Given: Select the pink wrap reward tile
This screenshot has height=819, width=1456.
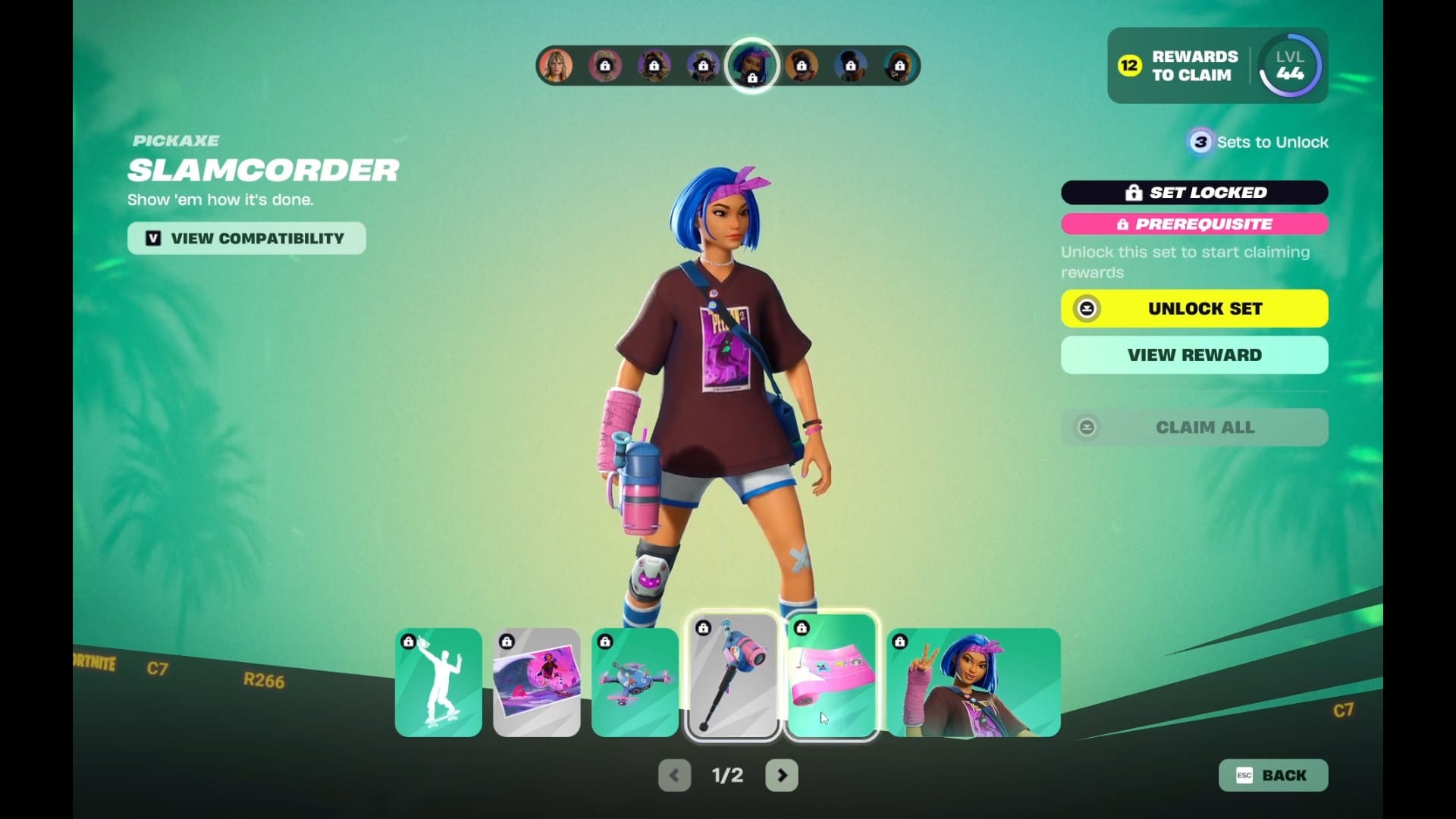Looking at the screenshot, I should pyautogui.click(x=832, y=676).
